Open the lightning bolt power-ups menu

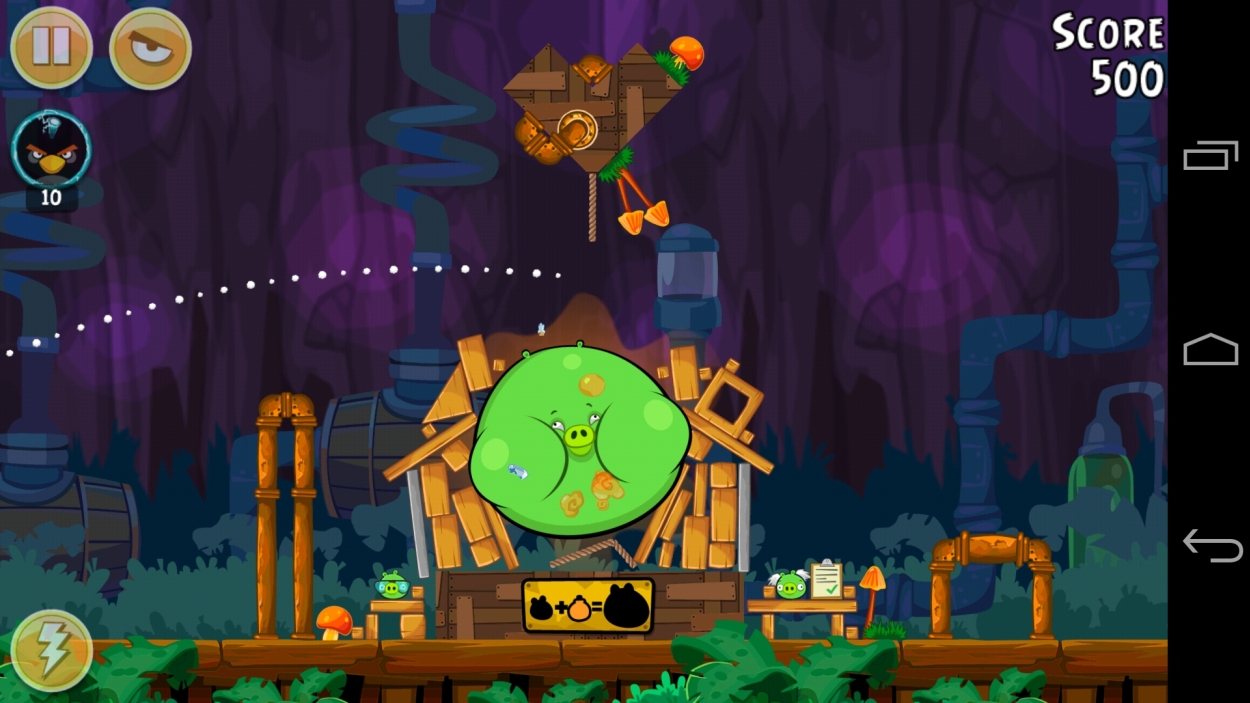pyautogui.click(x=51, y=651)
